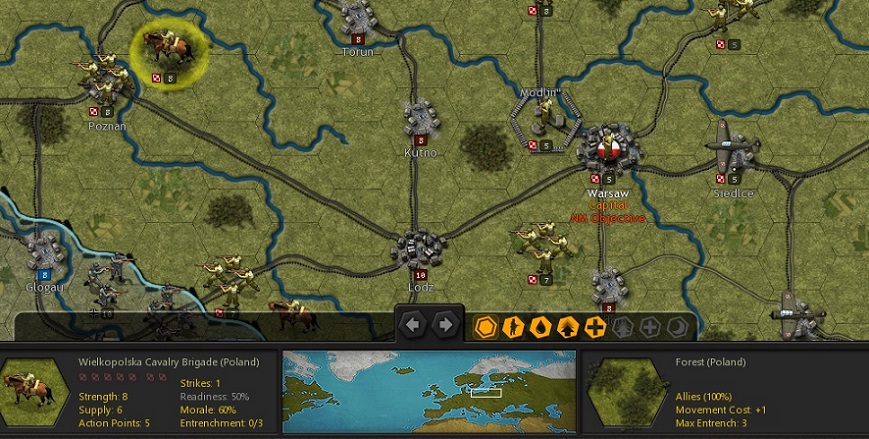Click the cavalry unit portrait in info panel
Screen dimensions: 869x439
coord(30,391)
